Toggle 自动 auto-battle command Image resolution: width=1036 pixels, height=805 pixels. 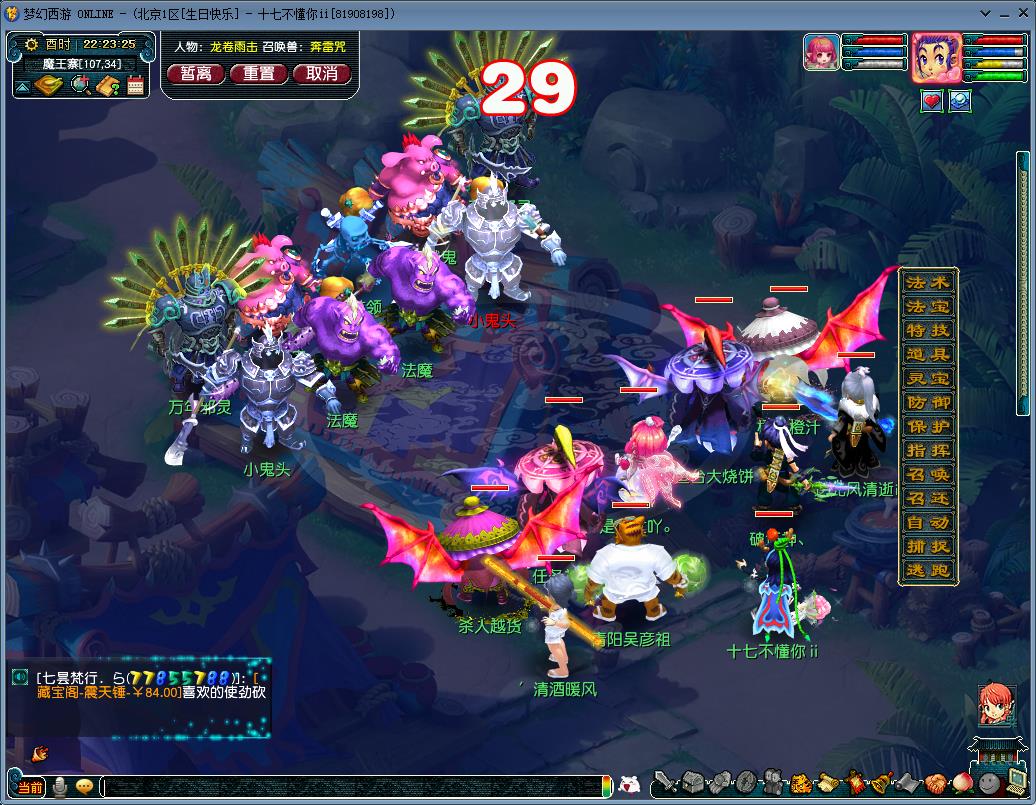(x=928, y=522)
